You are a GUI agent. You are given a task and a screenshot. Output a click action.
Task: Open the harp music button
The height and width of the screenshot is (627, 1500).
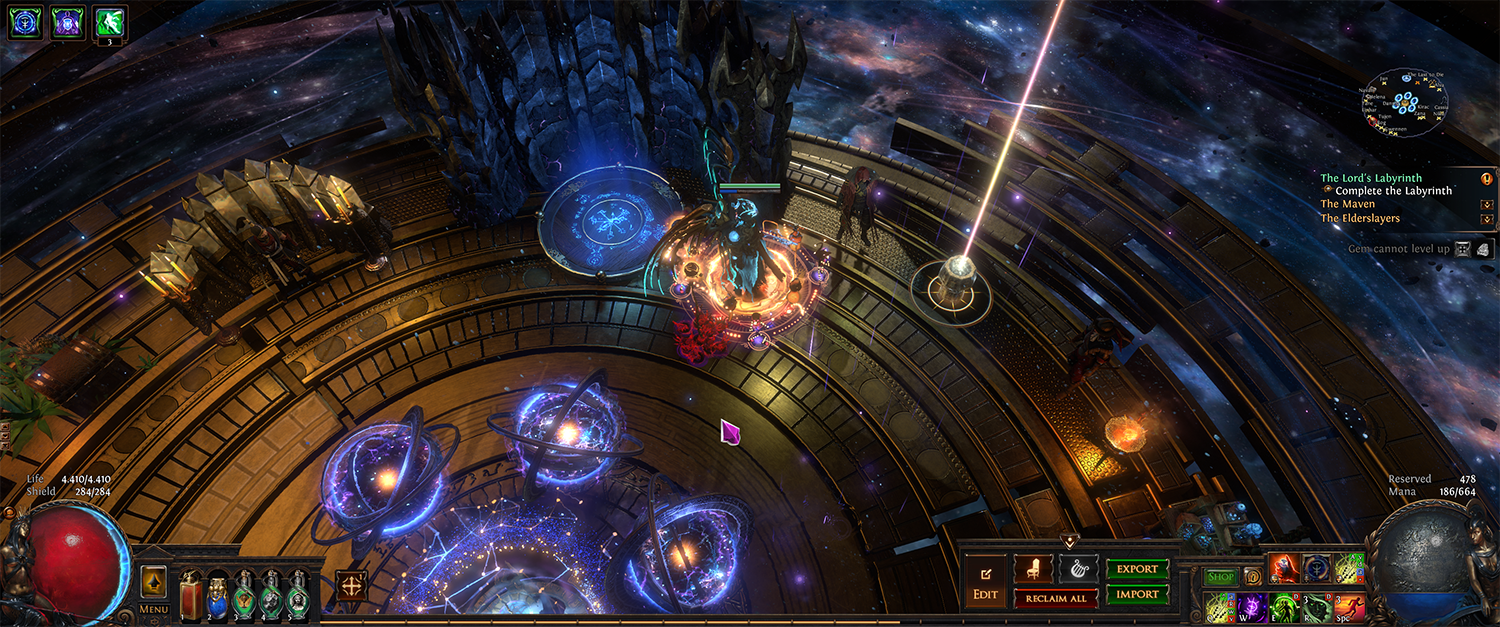tap(1079, 569)
